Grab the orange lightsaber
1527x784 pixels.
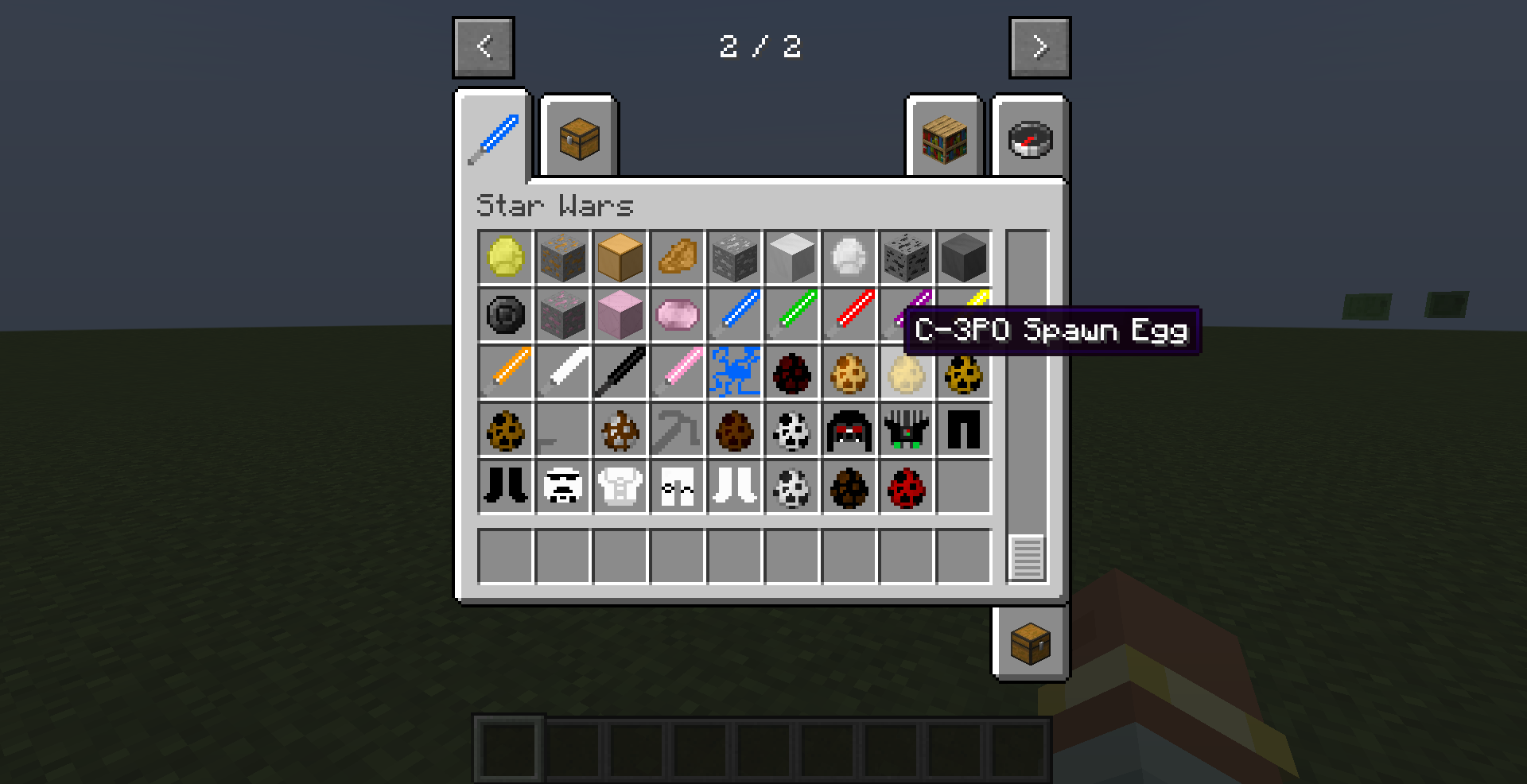click(x=506, y=371)
